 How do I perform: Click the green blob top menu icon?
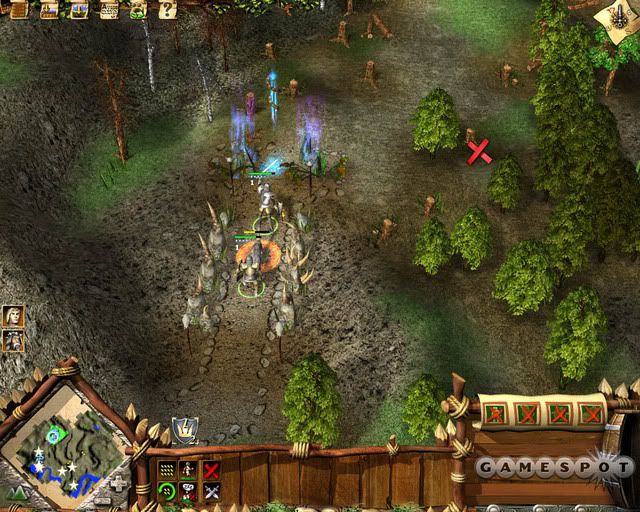[135, 10]
